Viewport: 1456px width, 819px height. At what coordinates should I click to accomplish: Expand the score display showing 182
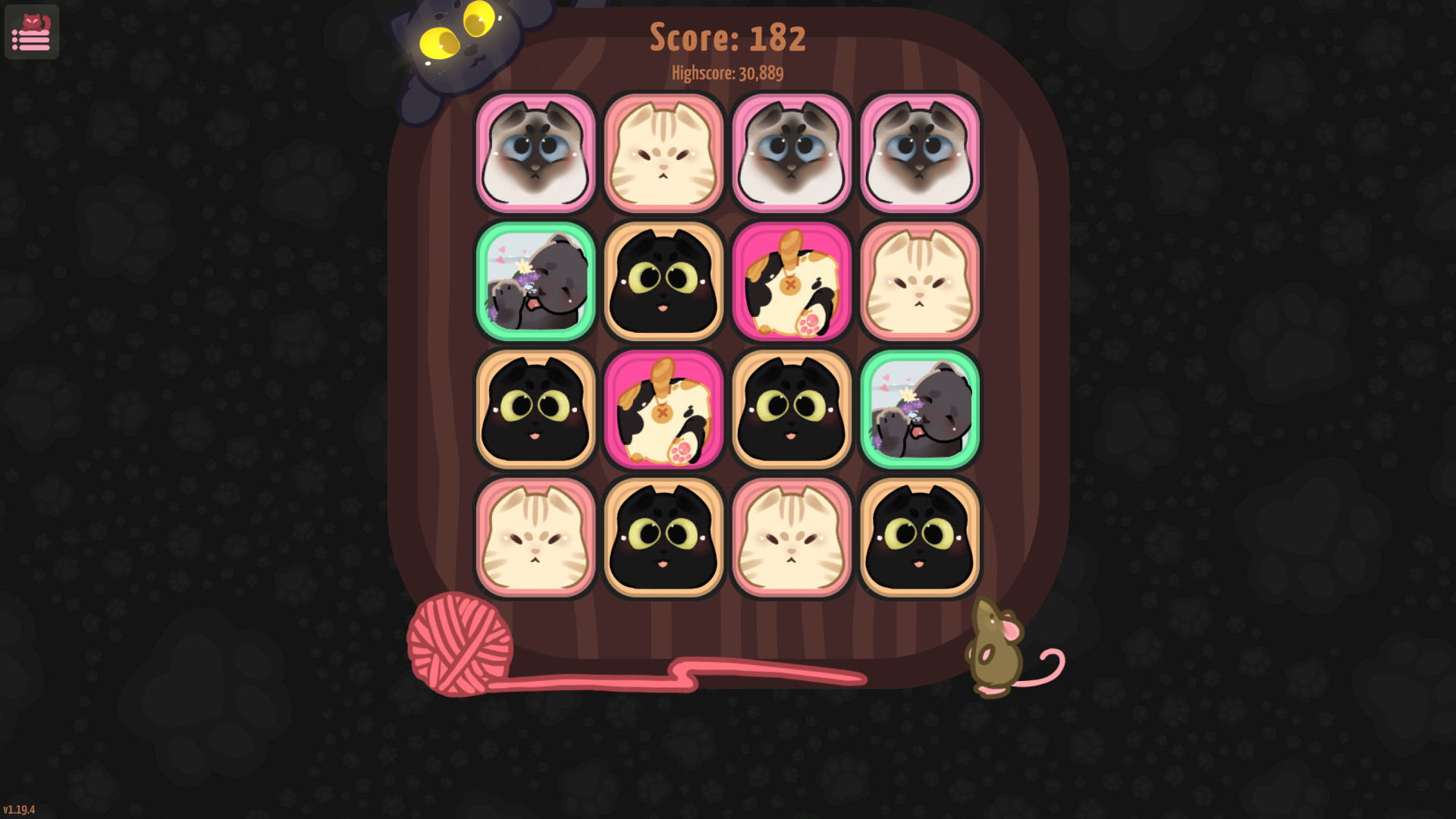(x=726, y=36)
